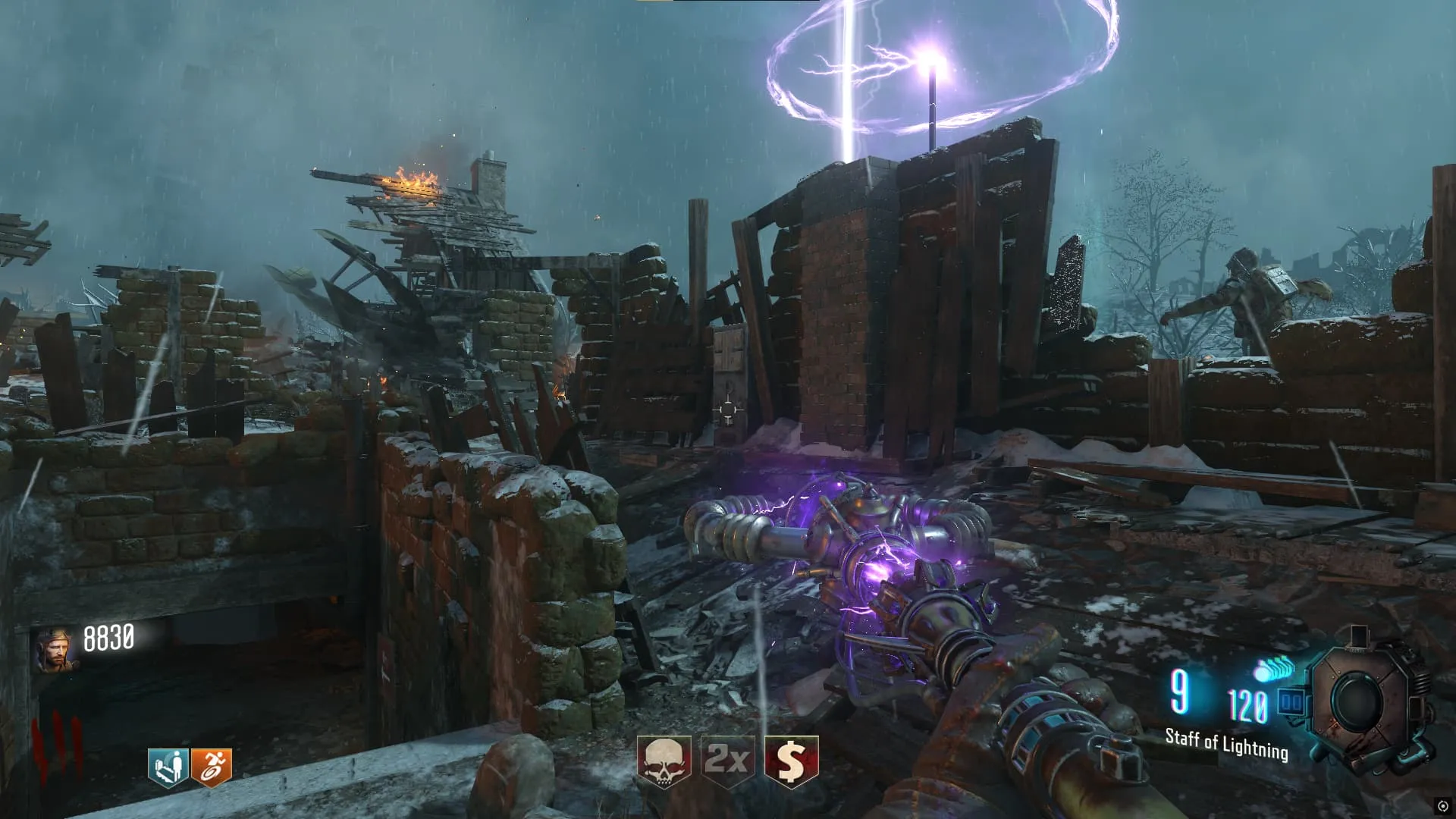Click the dollar sign power-up icon
The width and height of the screenshot is (1456, 819).
[791, 761]
